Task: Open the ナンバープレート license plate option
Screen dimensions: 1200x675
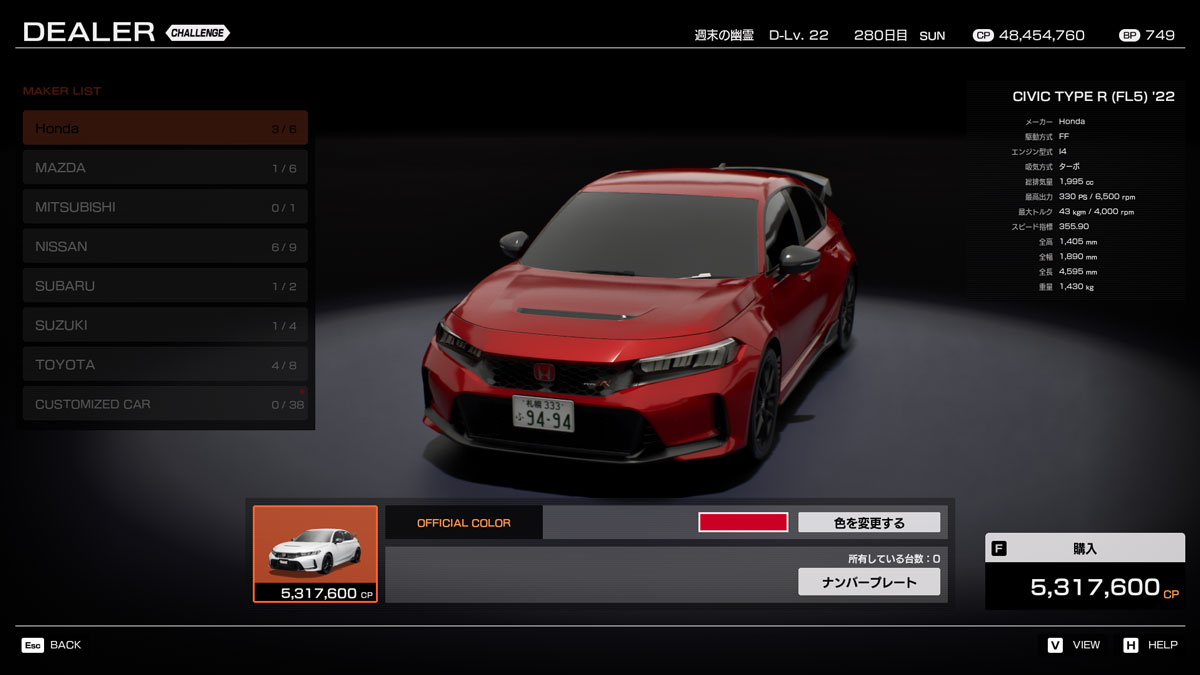Action: click(869, 582)
